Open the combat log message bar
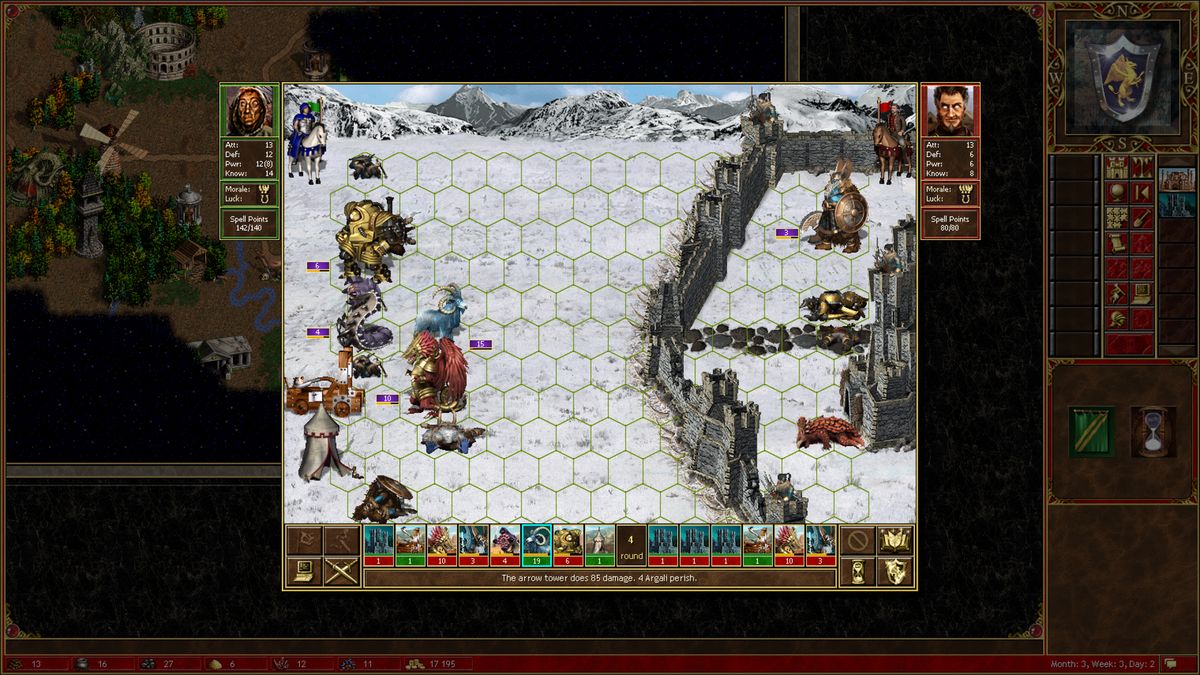The width and height of the screenshot is (1200, 675). [600, 578]
